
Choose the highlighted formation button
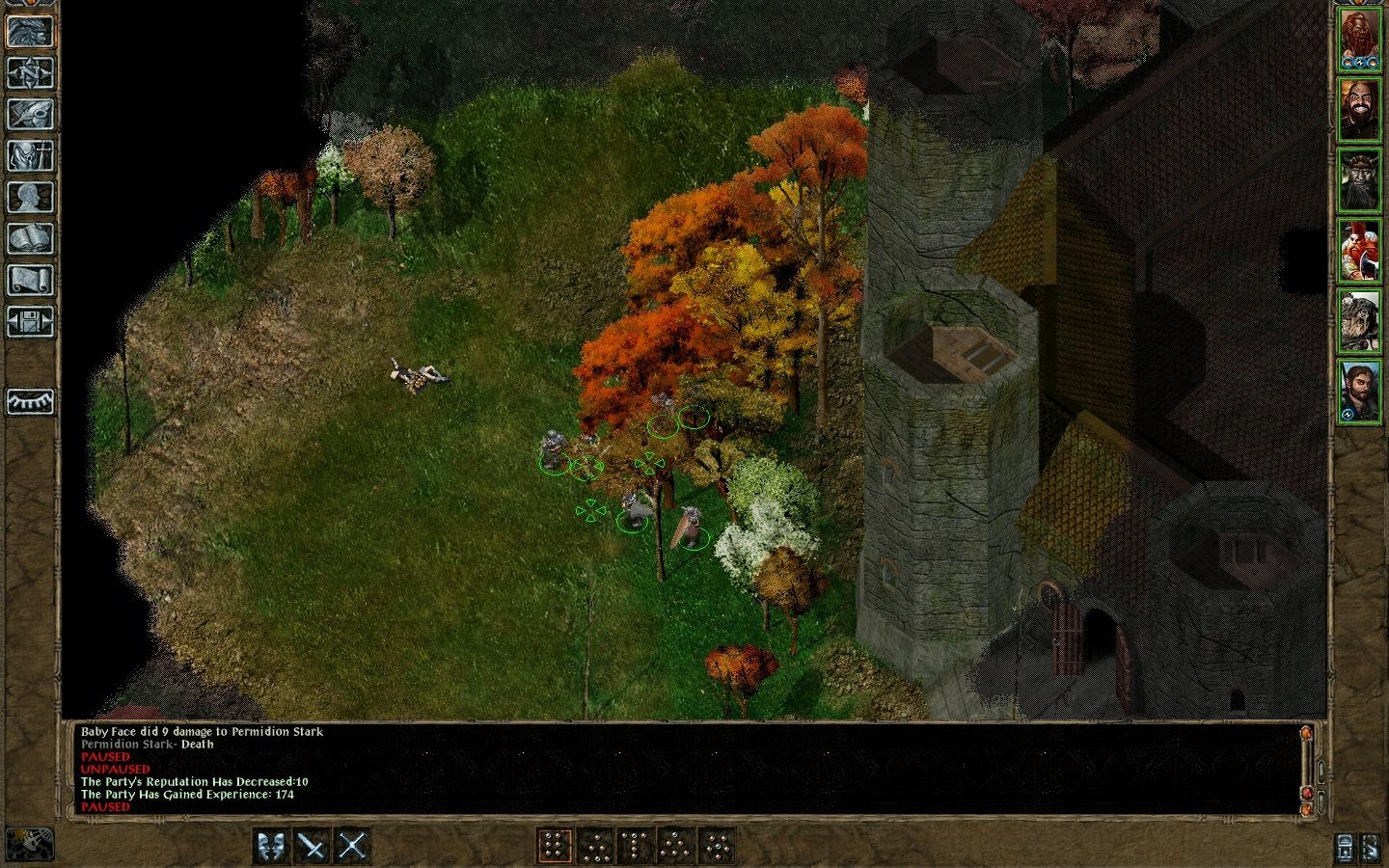554,846
